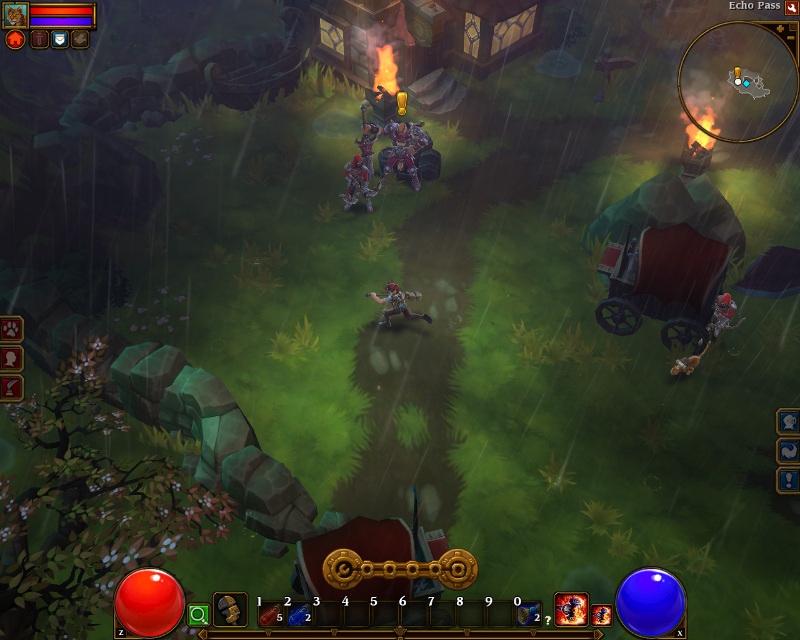Viewport: 800px width, 640px height.
Task: Select the small alternate skill icon
Action: [x=601, y=615]
